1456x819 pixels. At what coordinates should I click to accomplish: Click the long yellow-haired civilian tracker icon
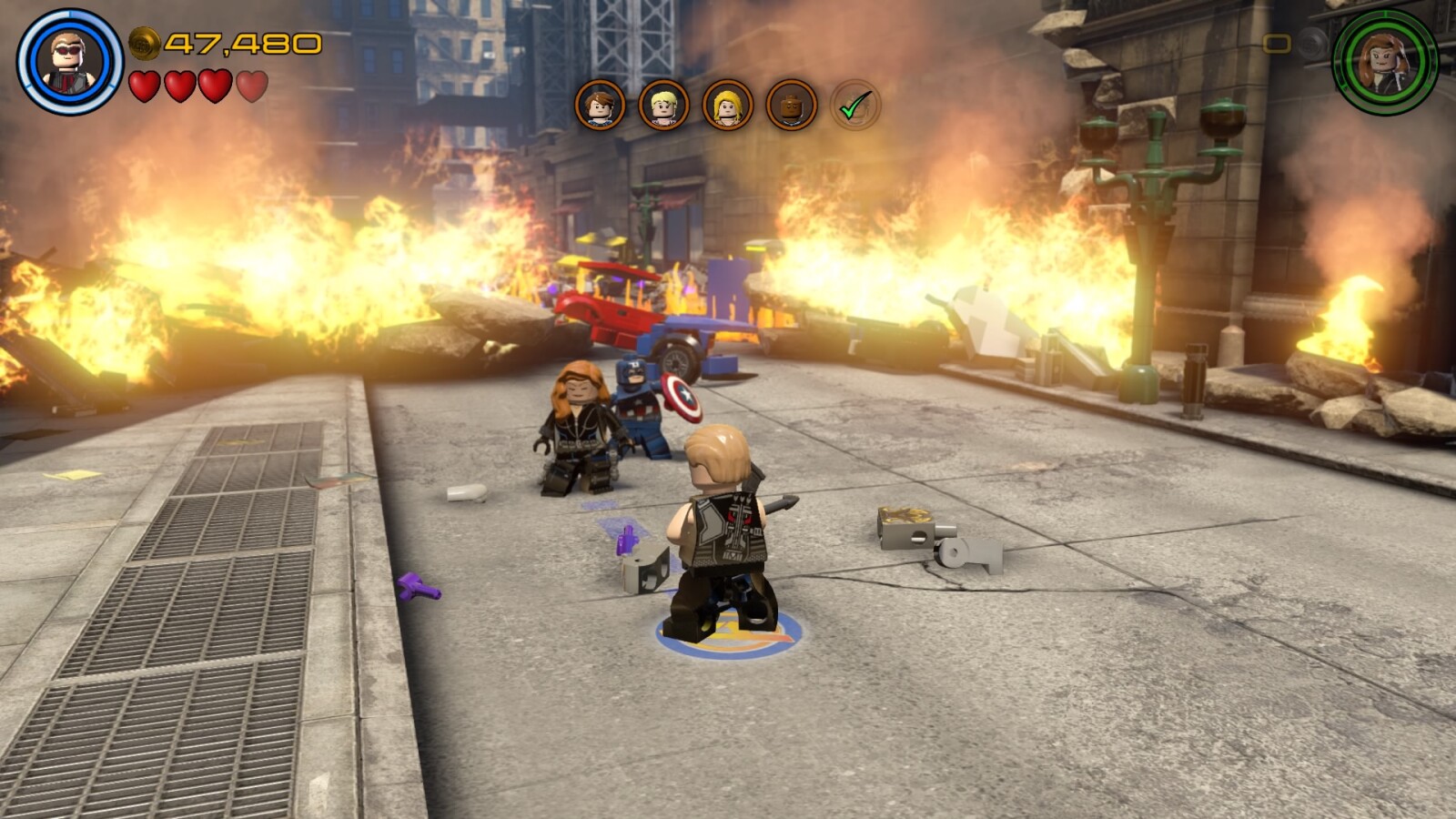point(727,106)
